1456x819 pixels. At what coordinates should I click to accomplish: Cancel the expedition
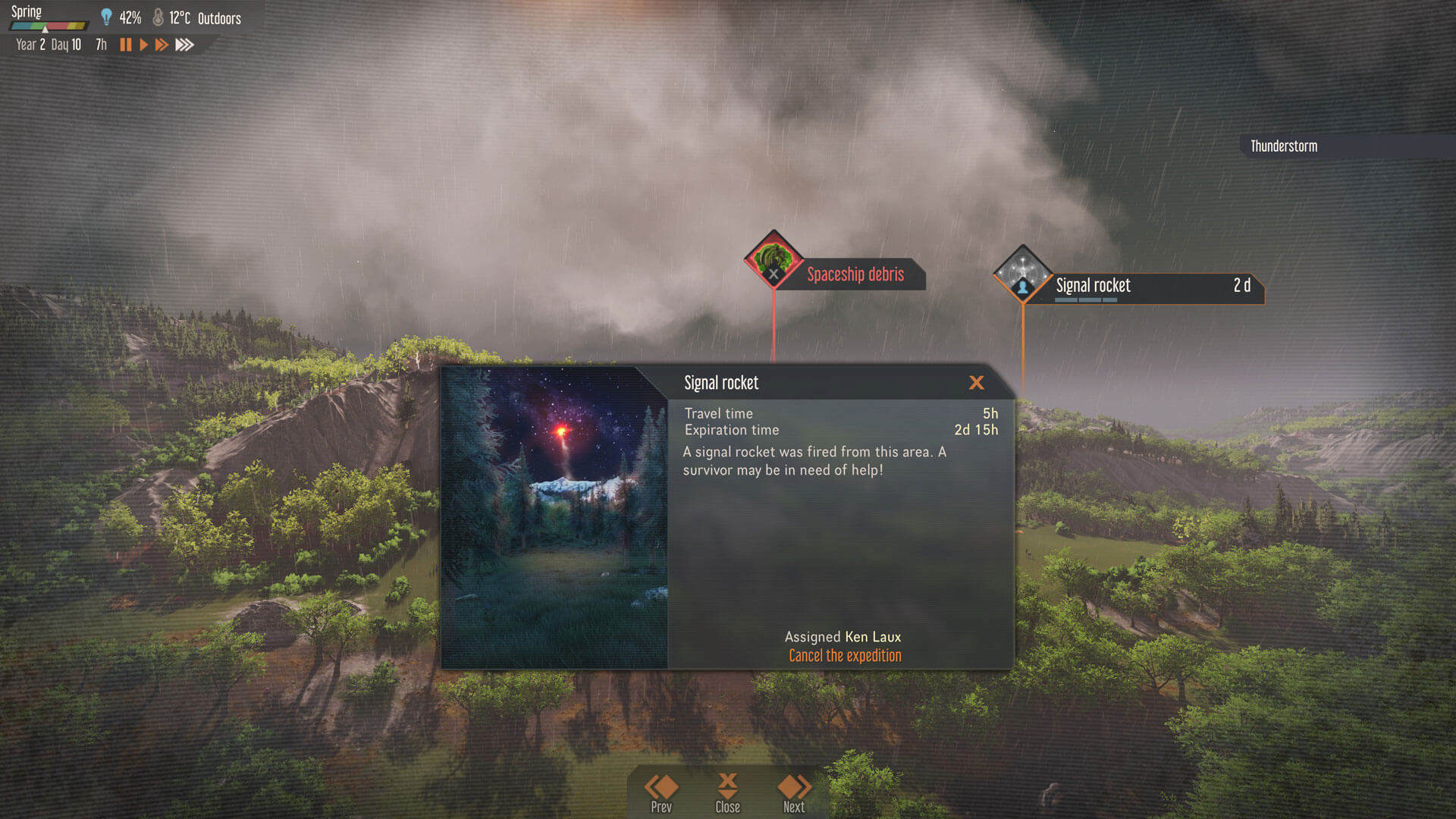(845, 656)
